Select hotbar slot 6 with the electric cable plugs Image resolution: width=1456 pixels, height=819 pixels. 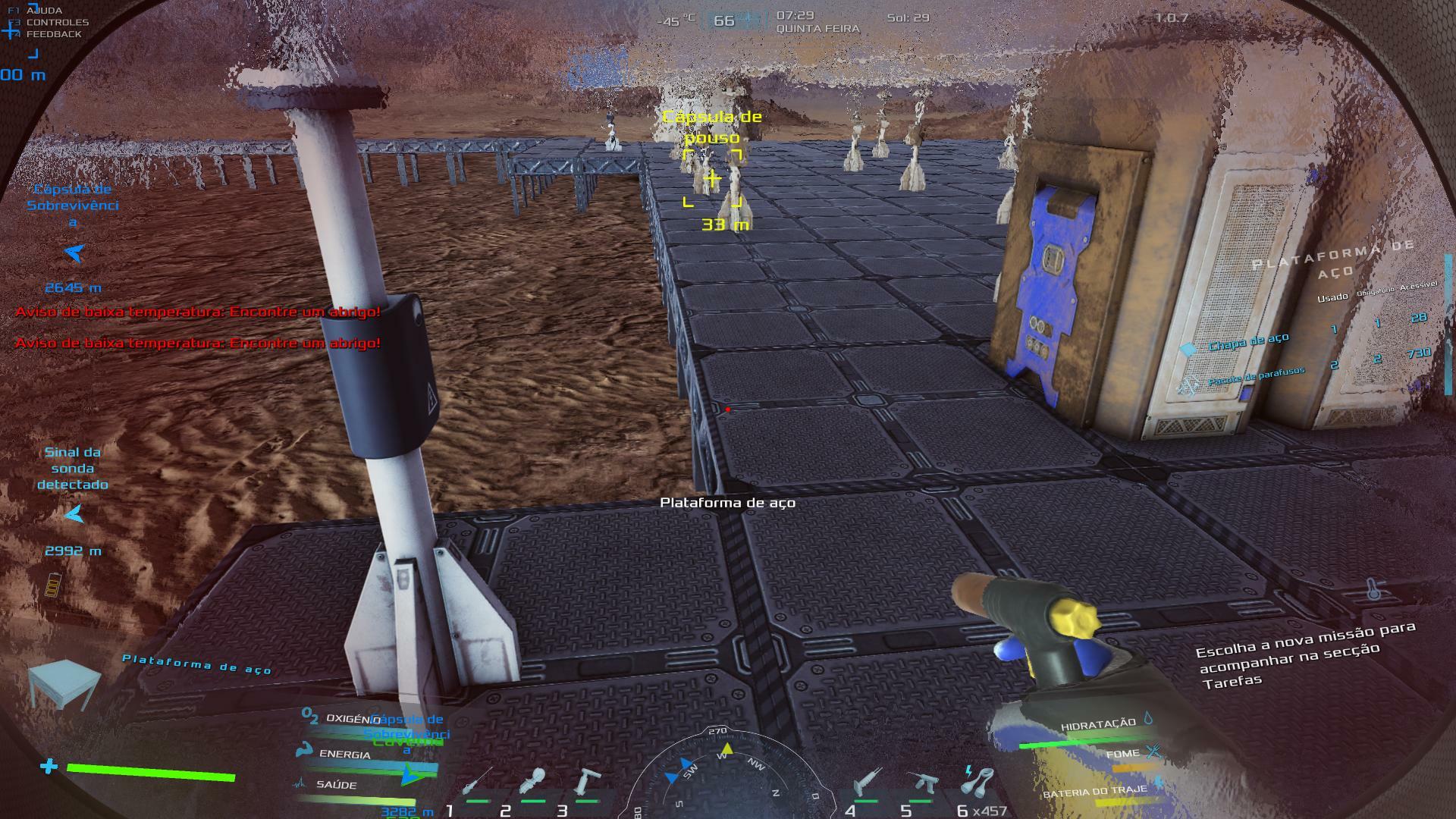click(x=979, y=781)
